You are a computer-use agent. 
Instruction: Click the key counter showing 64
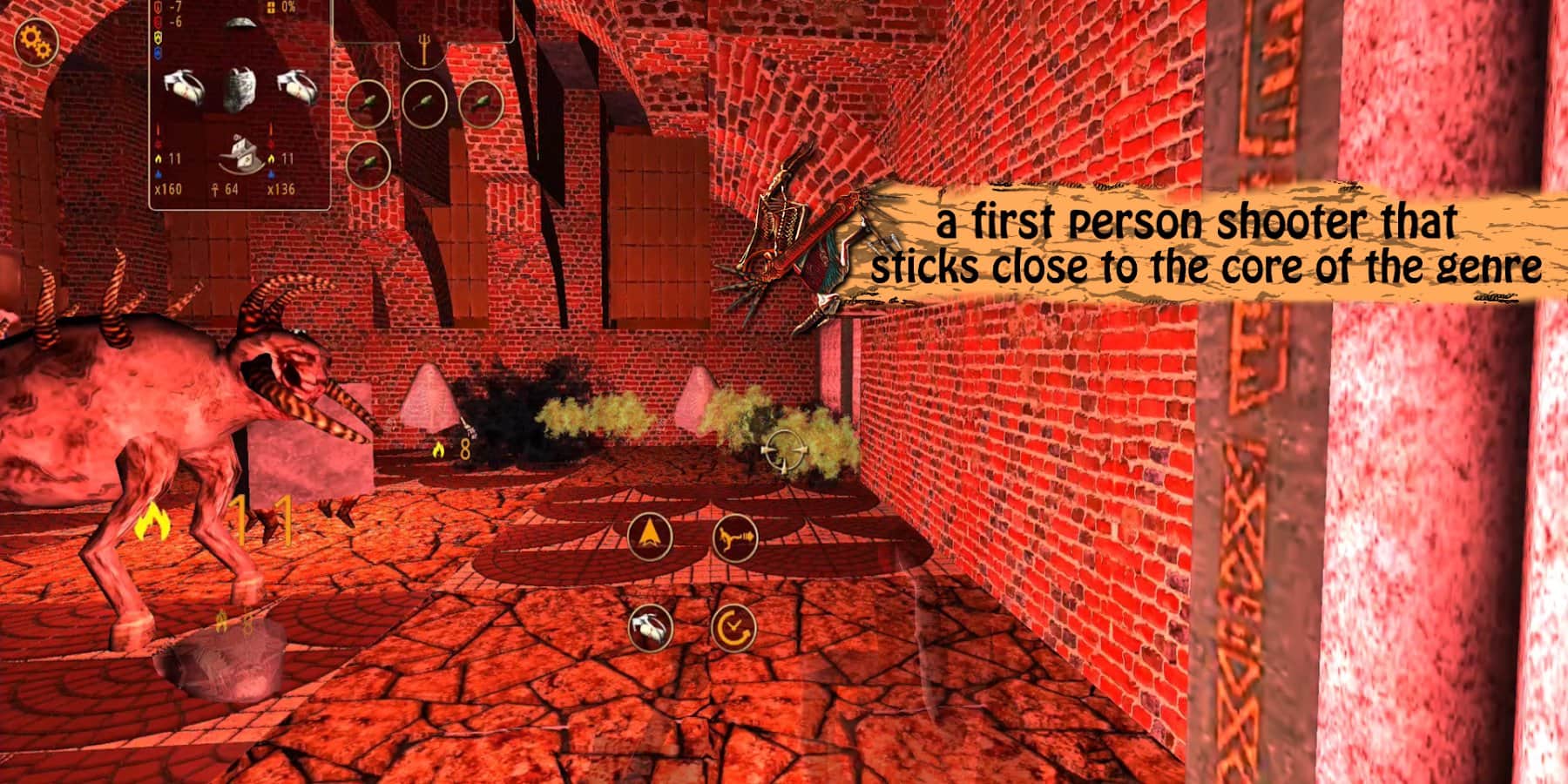click(225, 188)
